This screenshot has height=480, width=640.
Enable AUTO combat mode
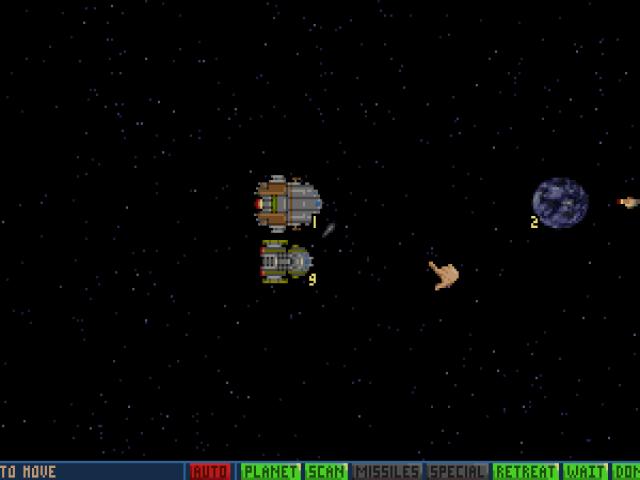pos(210,471)
